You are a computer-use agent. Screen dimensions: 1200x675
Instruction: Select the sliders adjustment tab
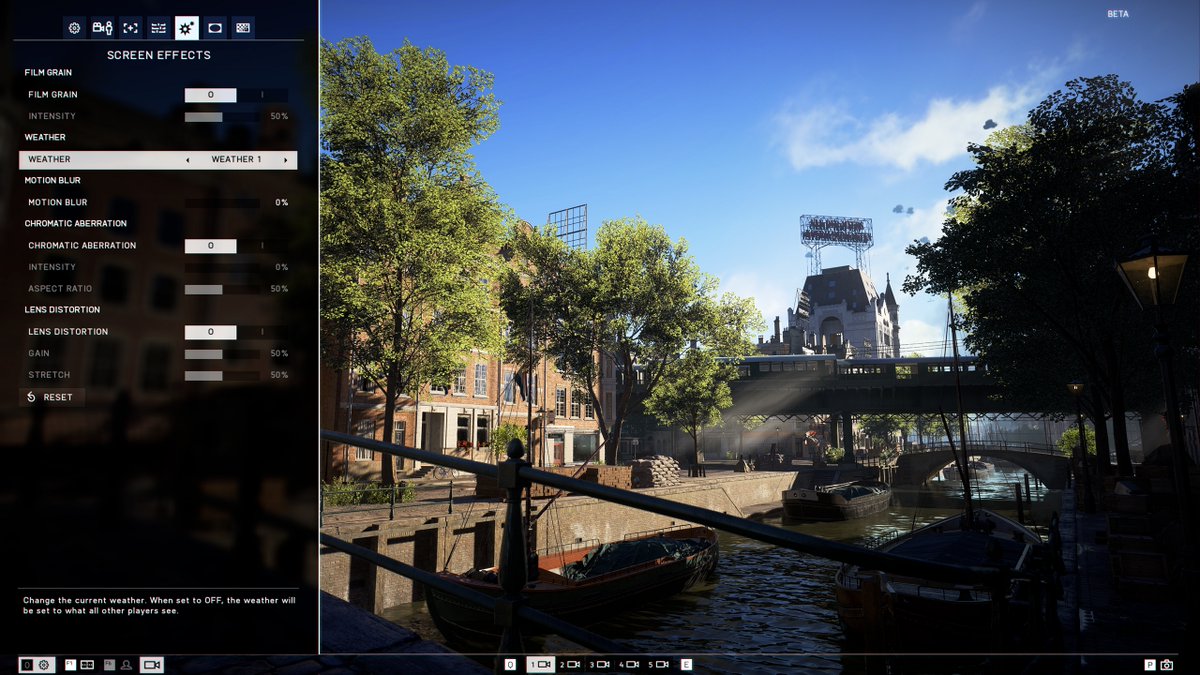click(158, 28)
